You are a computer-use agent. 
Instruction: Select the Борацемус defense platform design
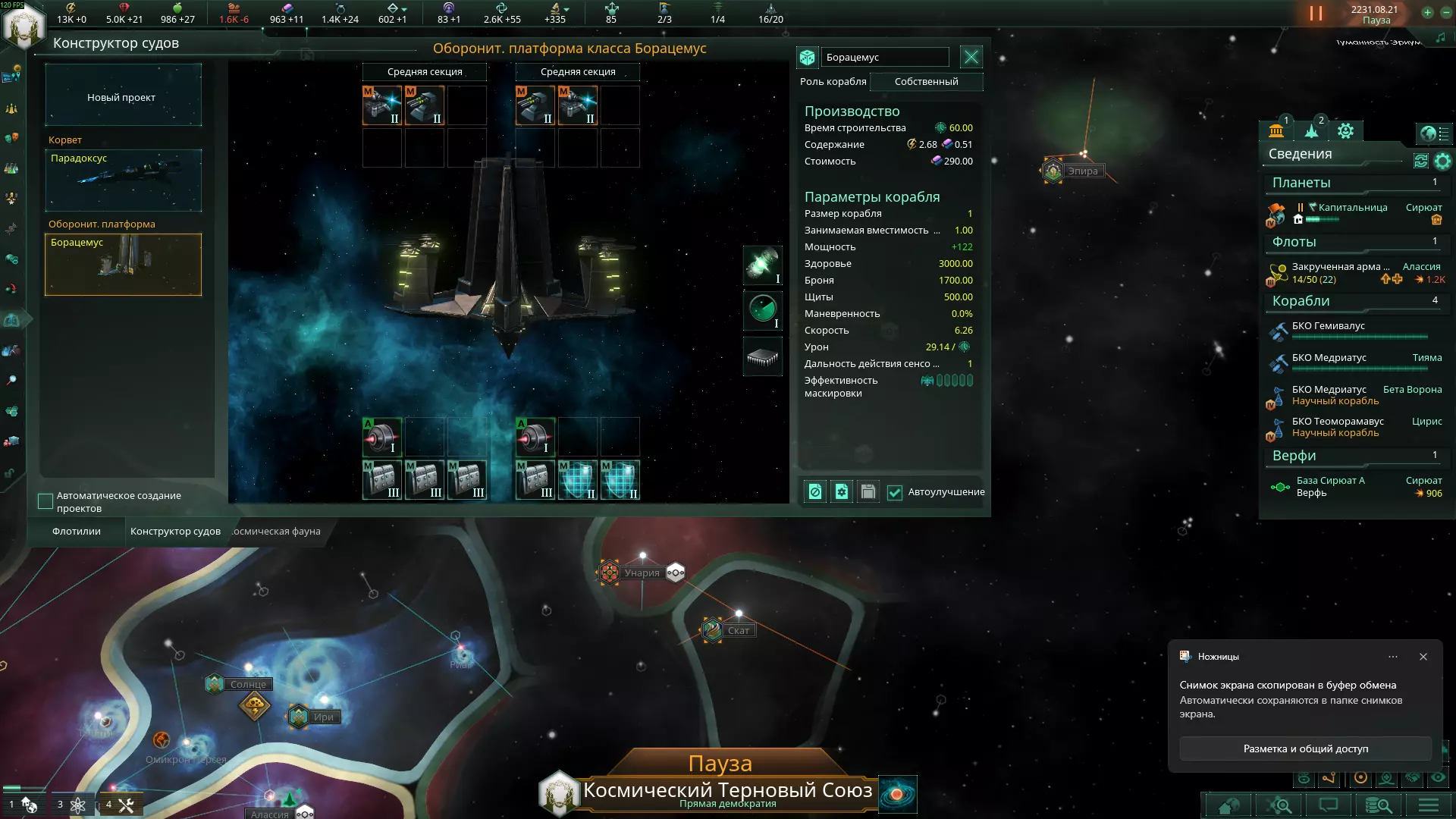pyautogui.click(x=123, y=264)
